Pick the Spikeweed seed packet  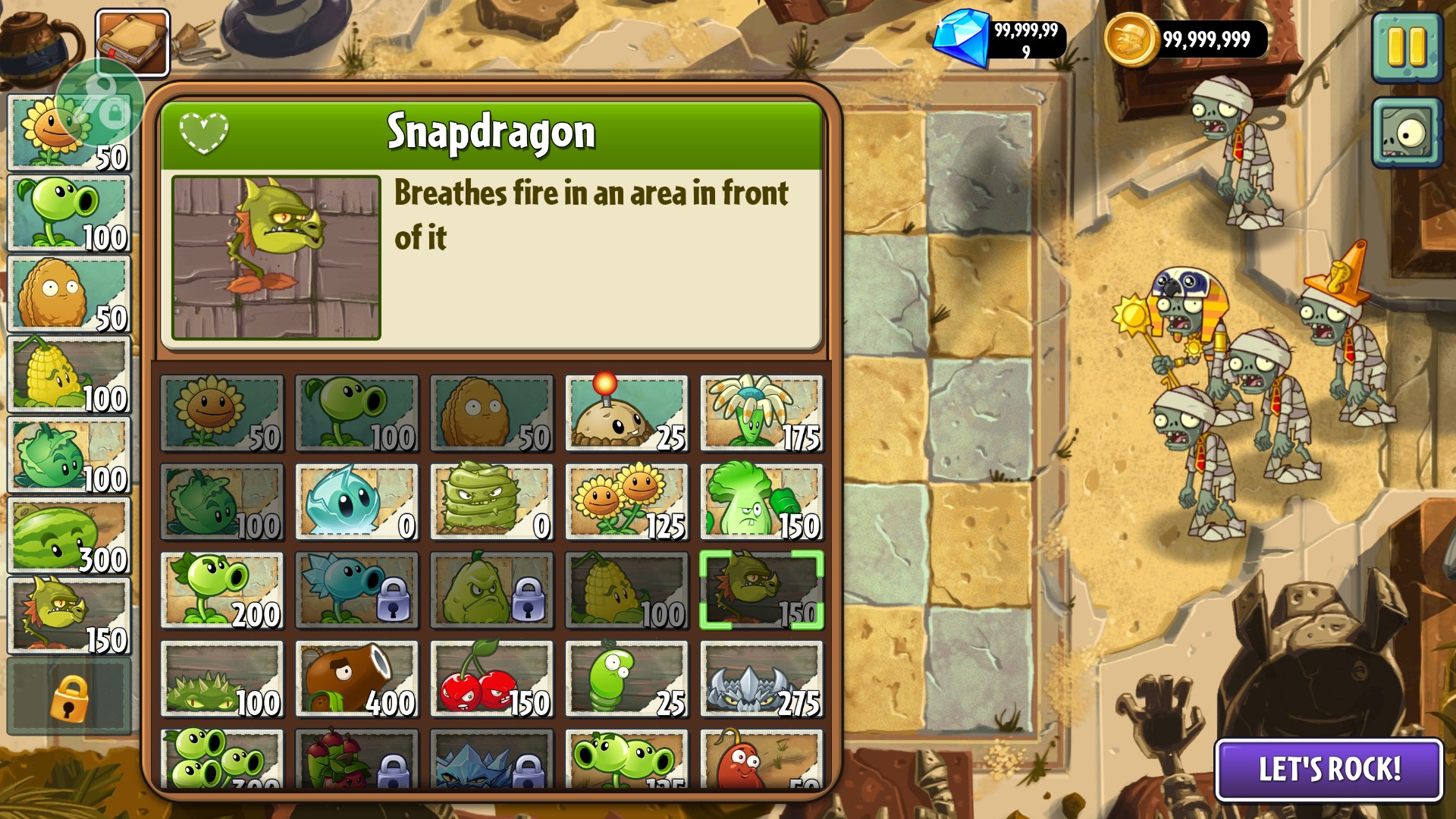click(221, 679)
